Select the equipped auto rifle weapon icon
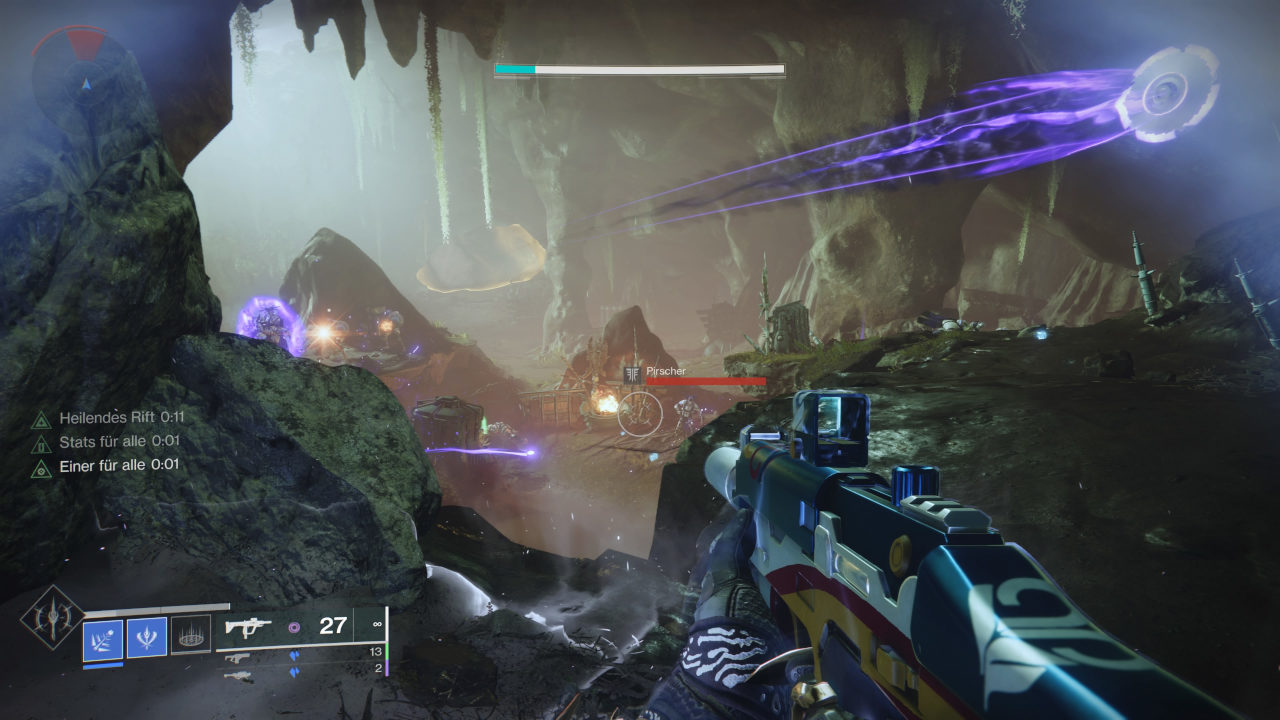Screen dimensions: 1280x720 coord(248,627)
